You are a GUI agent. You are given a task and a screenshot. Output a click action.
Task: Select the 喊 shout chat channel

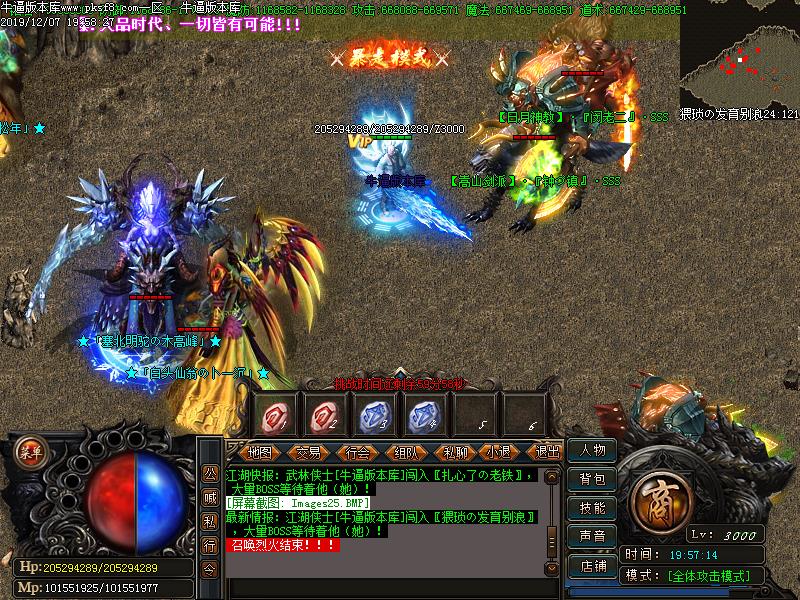pyautogui.click(x=209, y=497)
